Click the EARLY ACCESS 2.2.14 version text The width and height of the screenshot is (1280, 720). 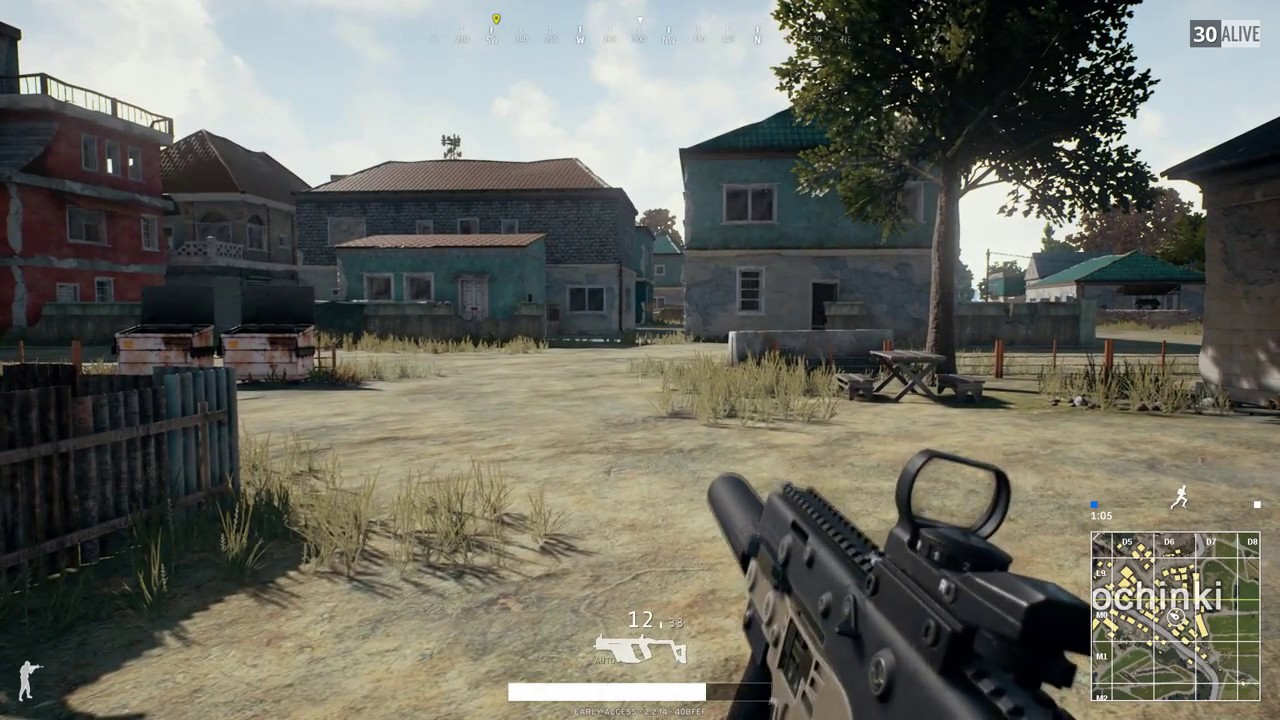pos(638,711)
